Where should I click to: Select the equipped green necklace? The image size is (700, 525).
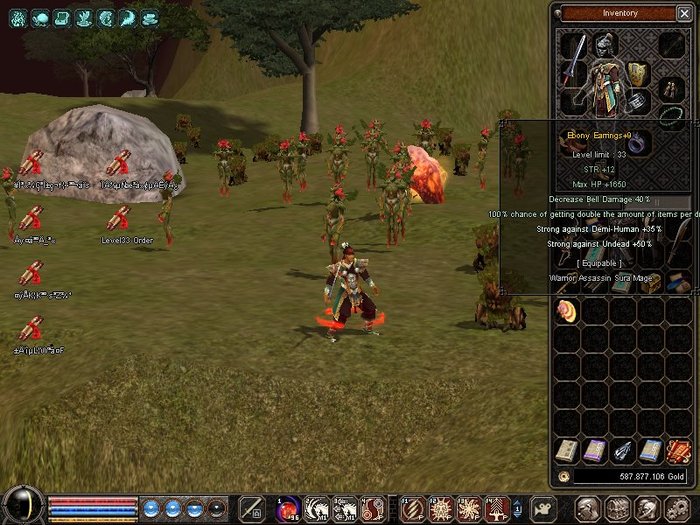tap(672, 116)
